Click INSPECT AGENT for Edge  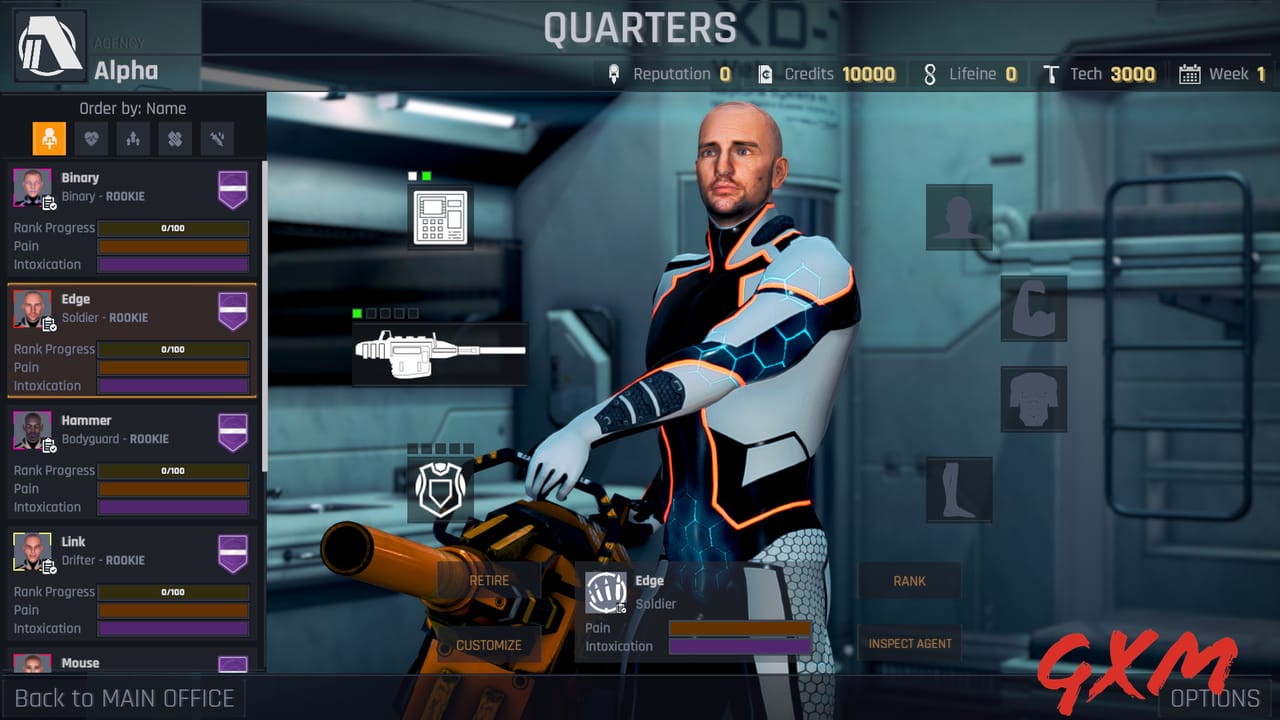[909, 644]
